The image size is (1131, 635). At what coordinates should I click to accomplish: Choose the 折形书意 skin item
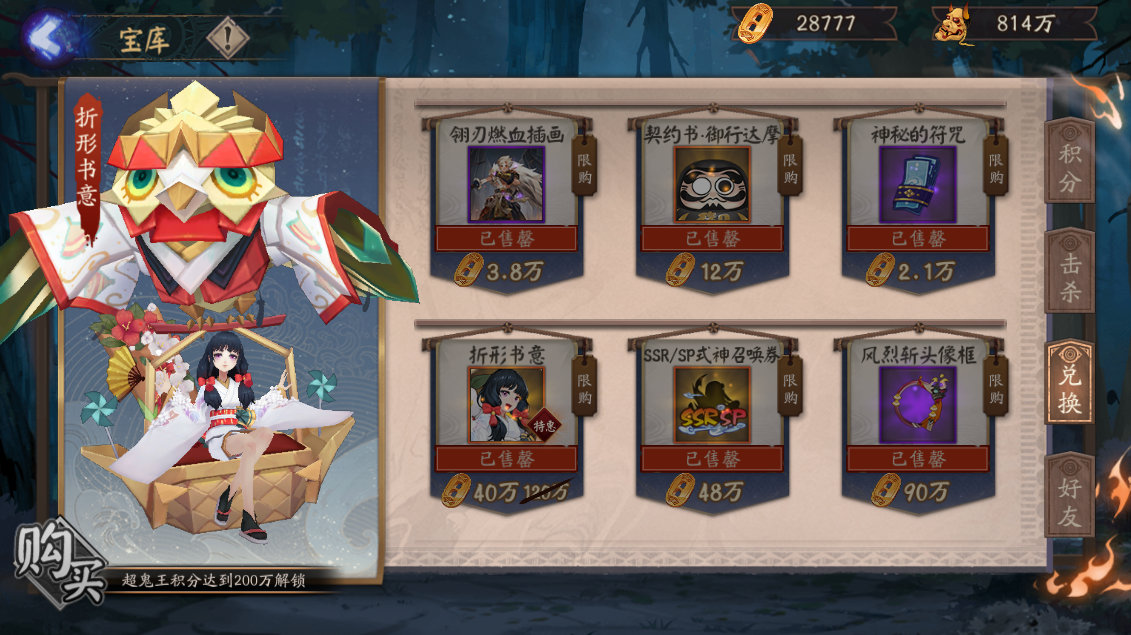[506, 405]
